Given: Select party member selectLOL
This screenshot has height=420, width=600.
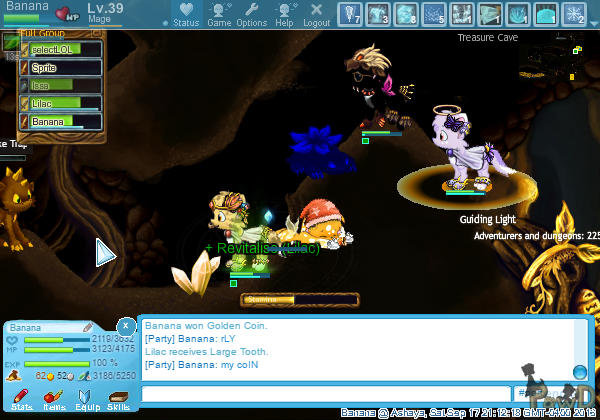Looking at the screenshot, I should 61,50.
